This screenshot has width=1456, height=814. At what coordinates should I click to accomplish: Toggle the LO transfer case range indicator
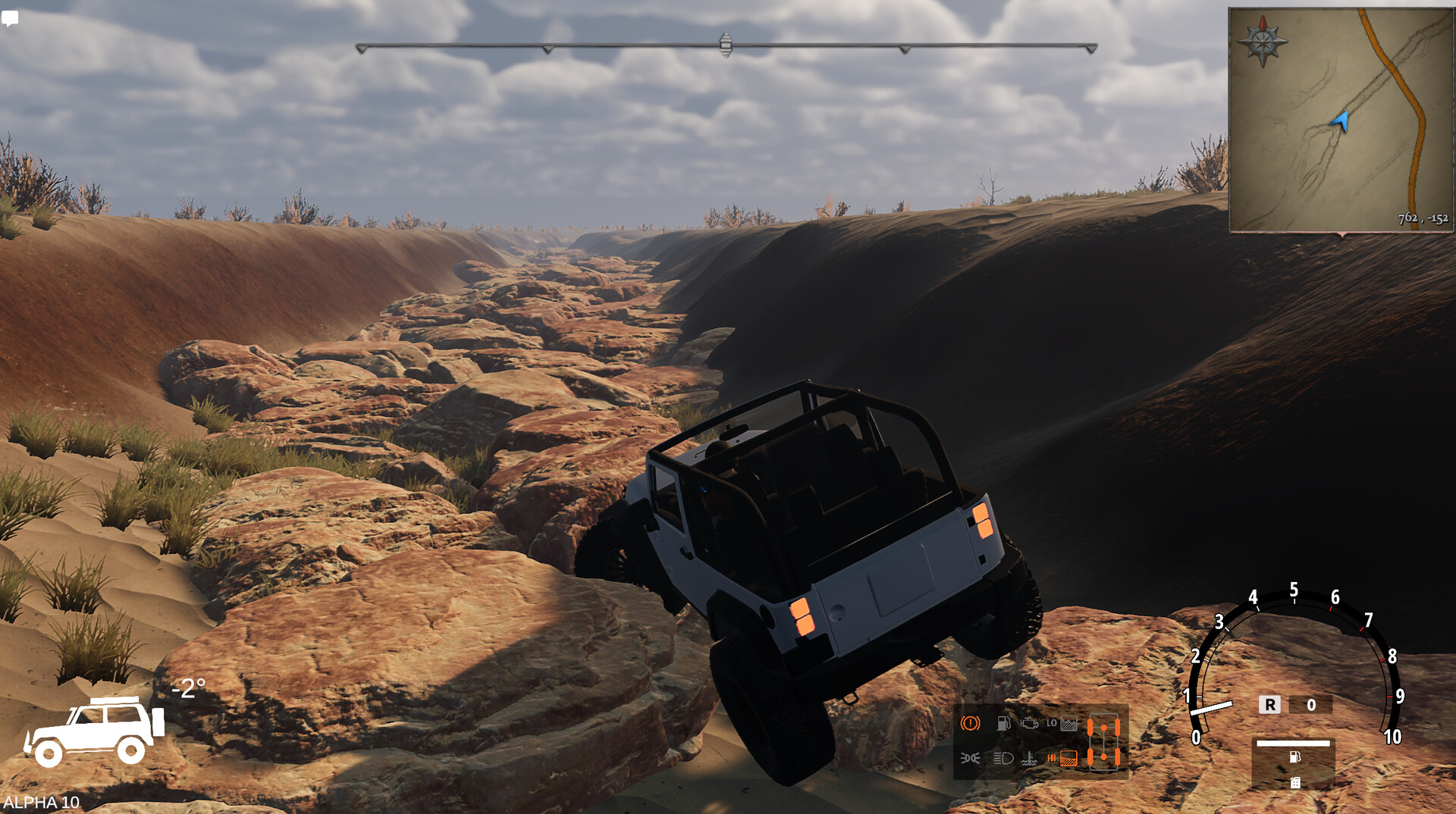click(x=1053, y=723)
